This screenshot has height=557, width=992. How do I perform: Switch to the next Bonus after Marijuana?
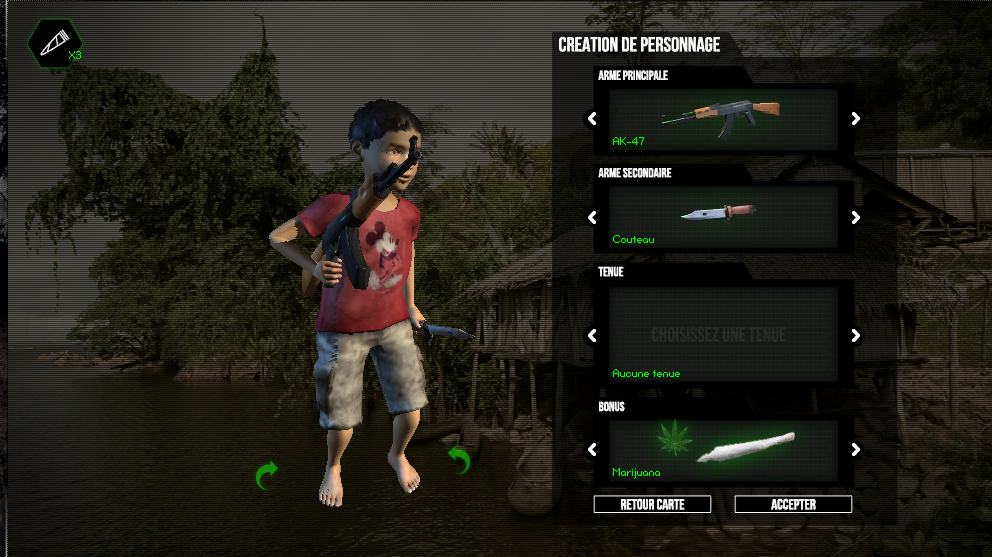856,450
